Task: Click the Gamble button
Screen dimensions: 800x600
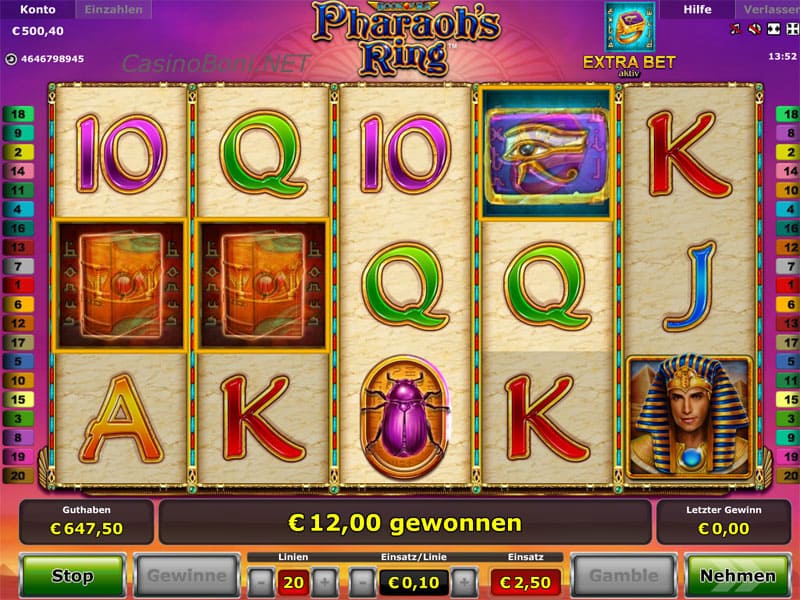Action: [x=623, y=576]
